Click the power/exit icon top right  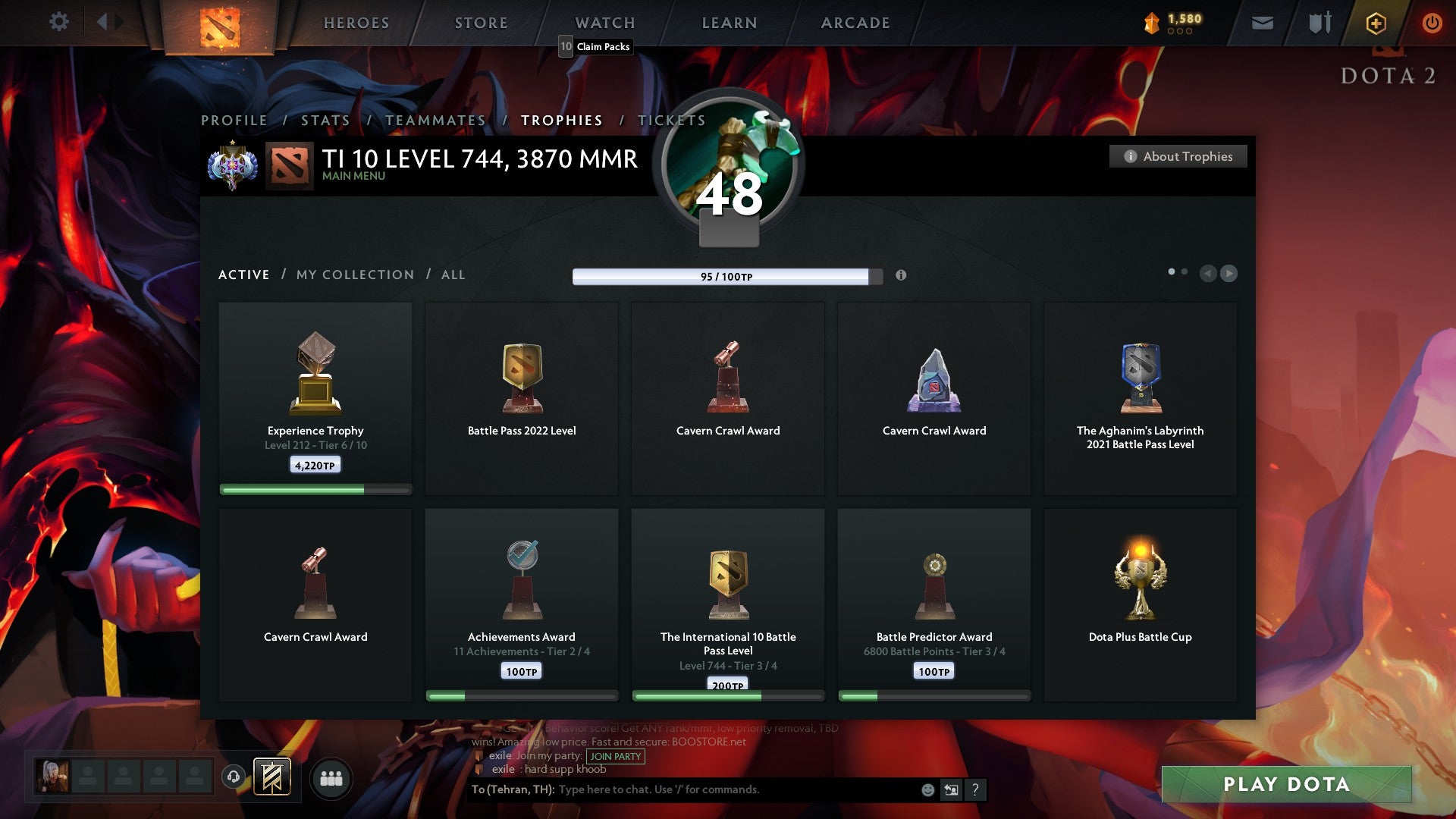pyautogui.click(x=1432, y=23)
